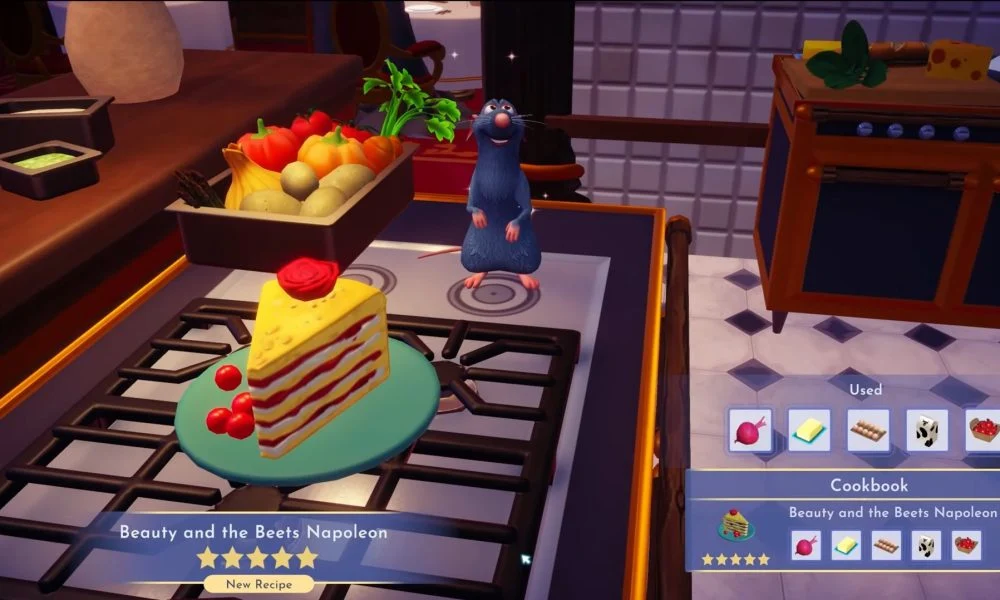Choose the eggs ingredient in the Cookbook recipe
The height and width of the screenshot is (600, 1000).
click(x=885, y=545)
